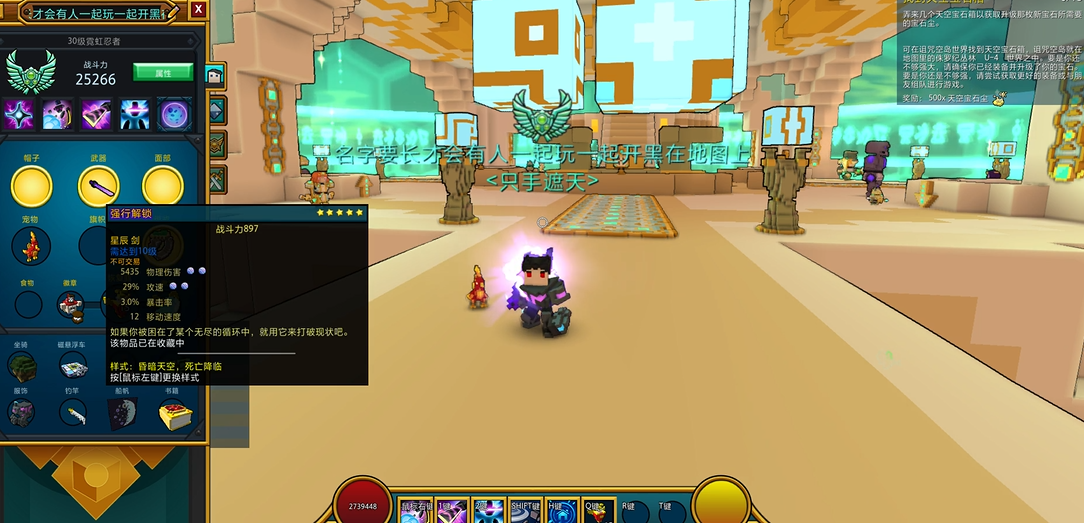Select the red 宠物 pet slot
Viewport: 1084px width, 523px height.
[31, 246]
